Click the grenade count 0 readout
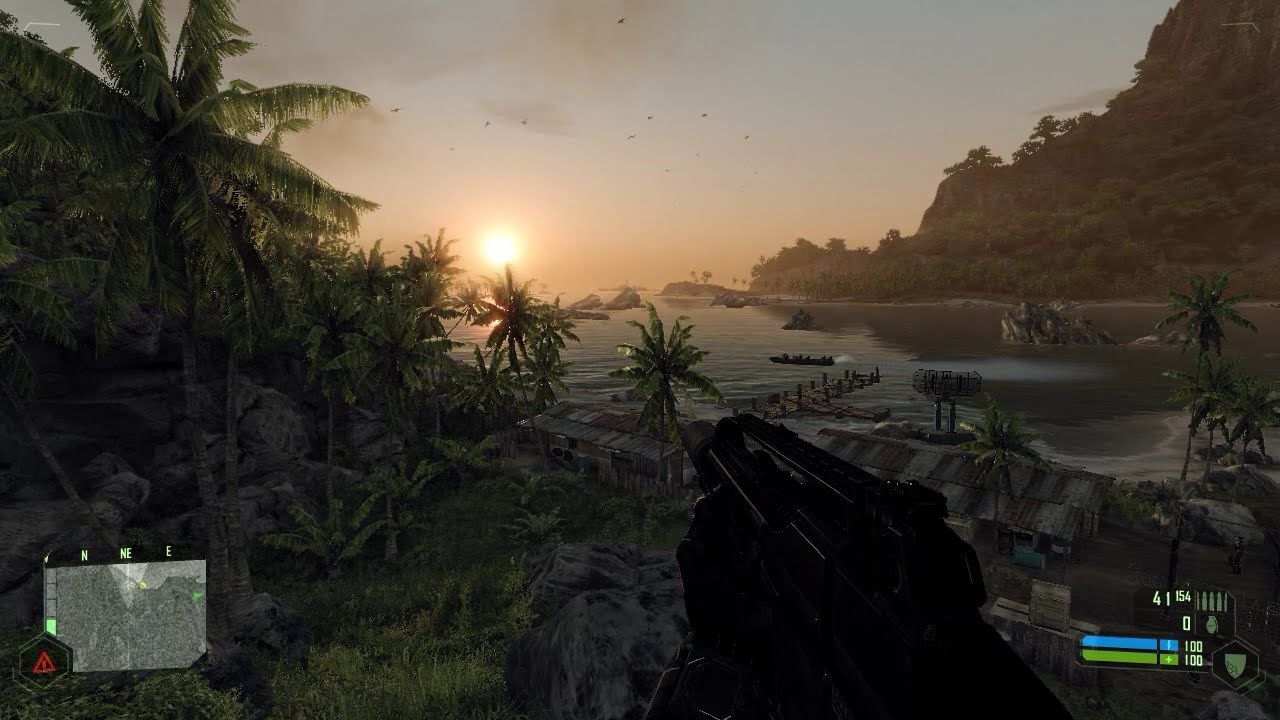The image size is (1280, 720). coord(1187,621)
